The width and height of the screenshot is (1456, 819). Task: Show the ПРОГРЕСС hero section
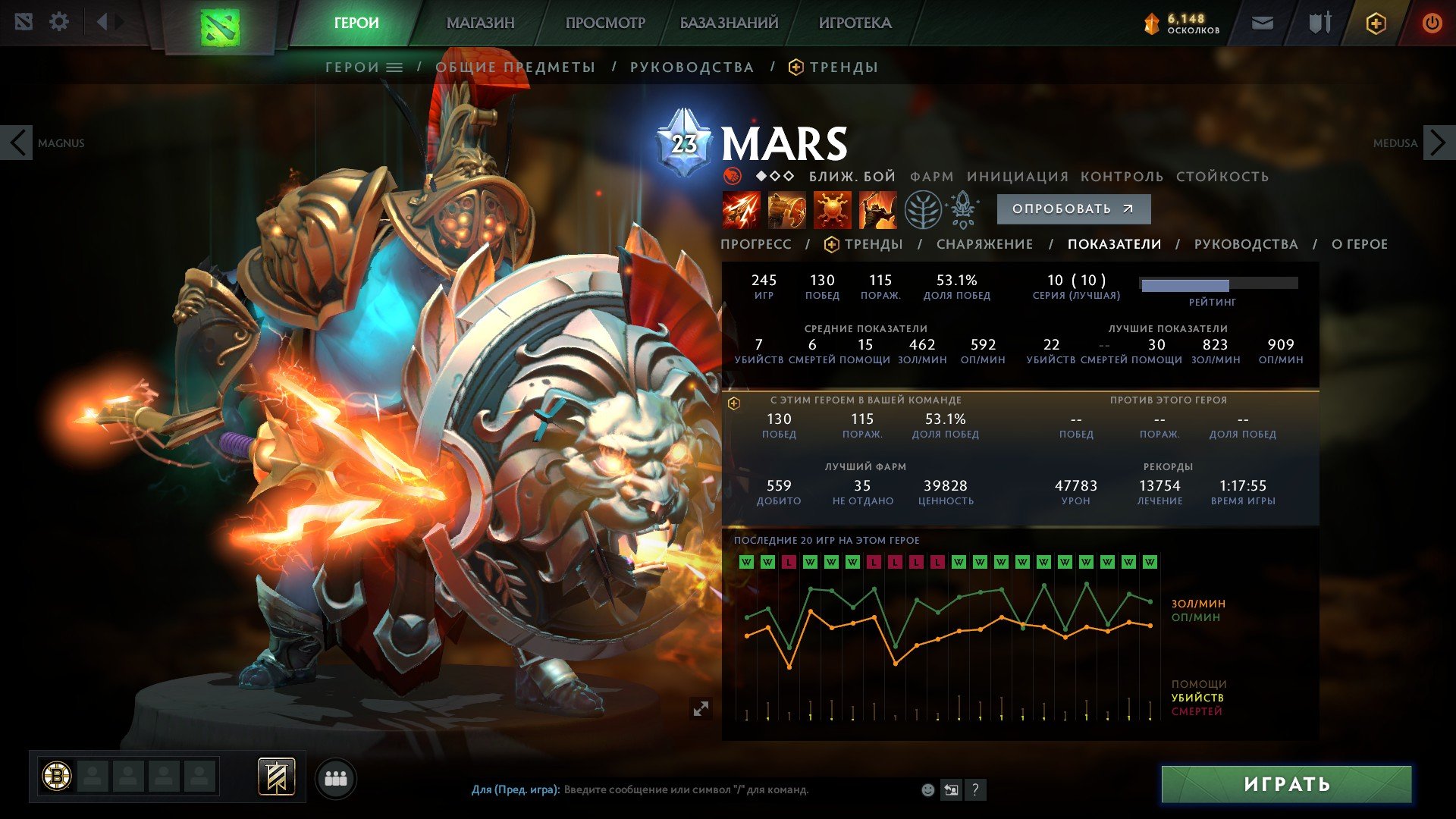pos(755,244)
